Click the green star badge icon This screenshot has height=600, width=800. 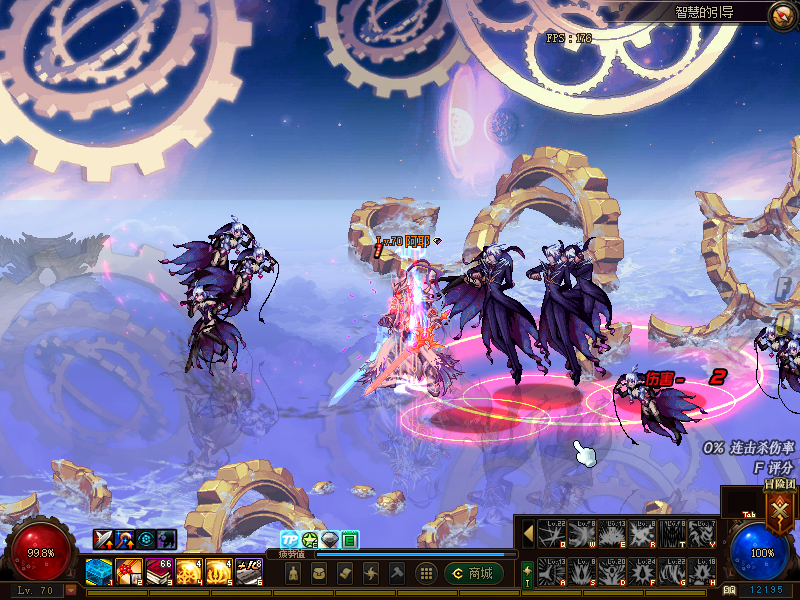pos(310,540)
